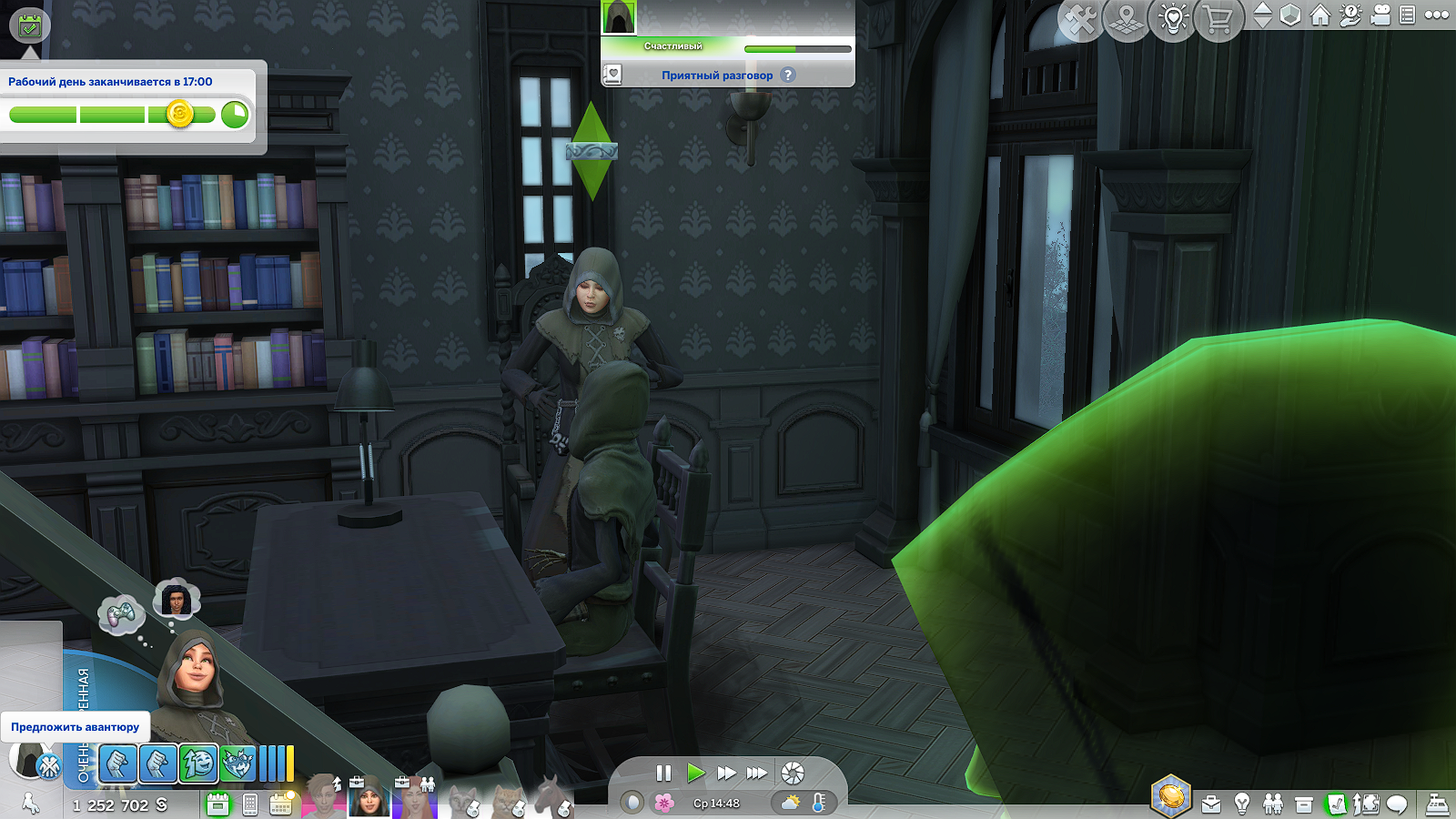Open the calendar icon next to the phone
Screen dimensions: 1456x819
click(281, 804)
